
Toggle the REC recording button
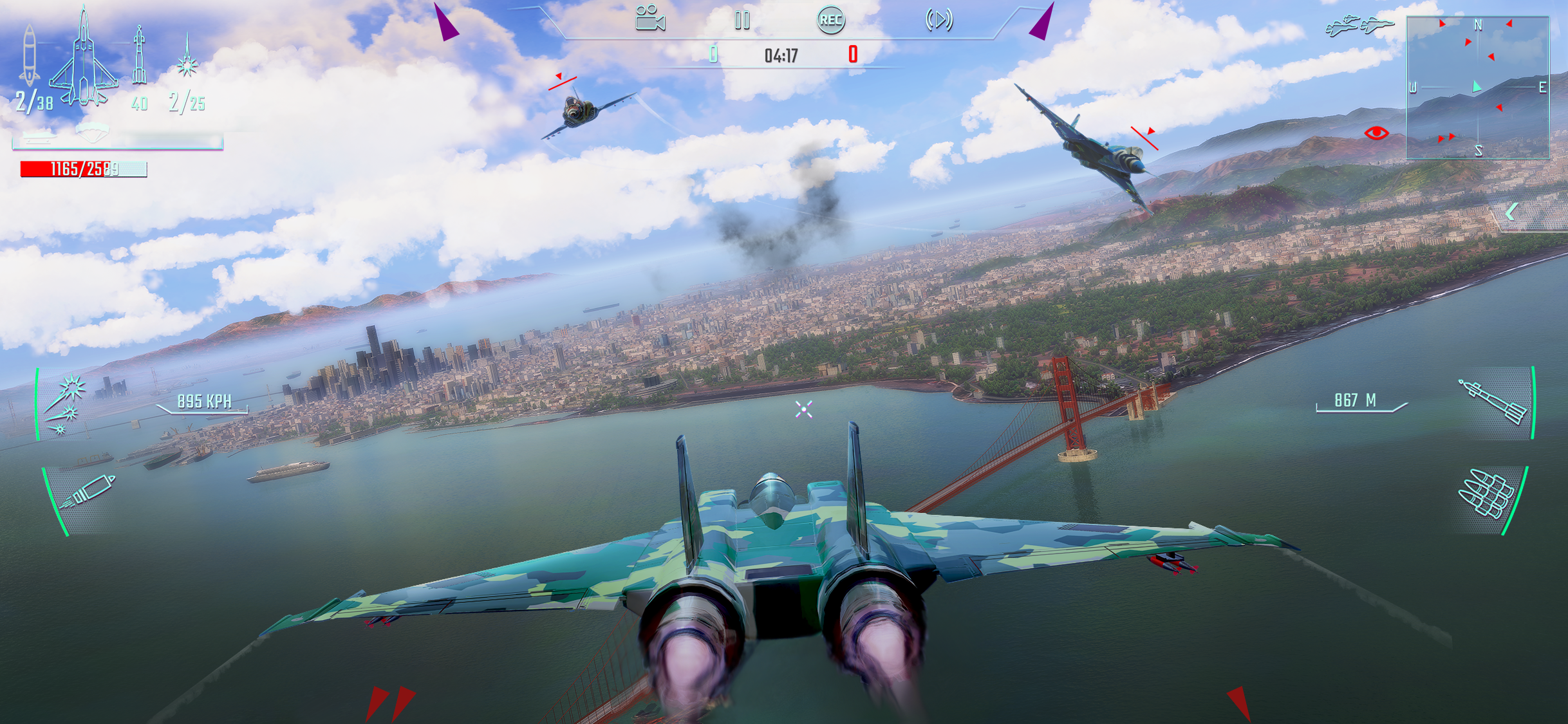pyautogui.click(x=830, y=20)
